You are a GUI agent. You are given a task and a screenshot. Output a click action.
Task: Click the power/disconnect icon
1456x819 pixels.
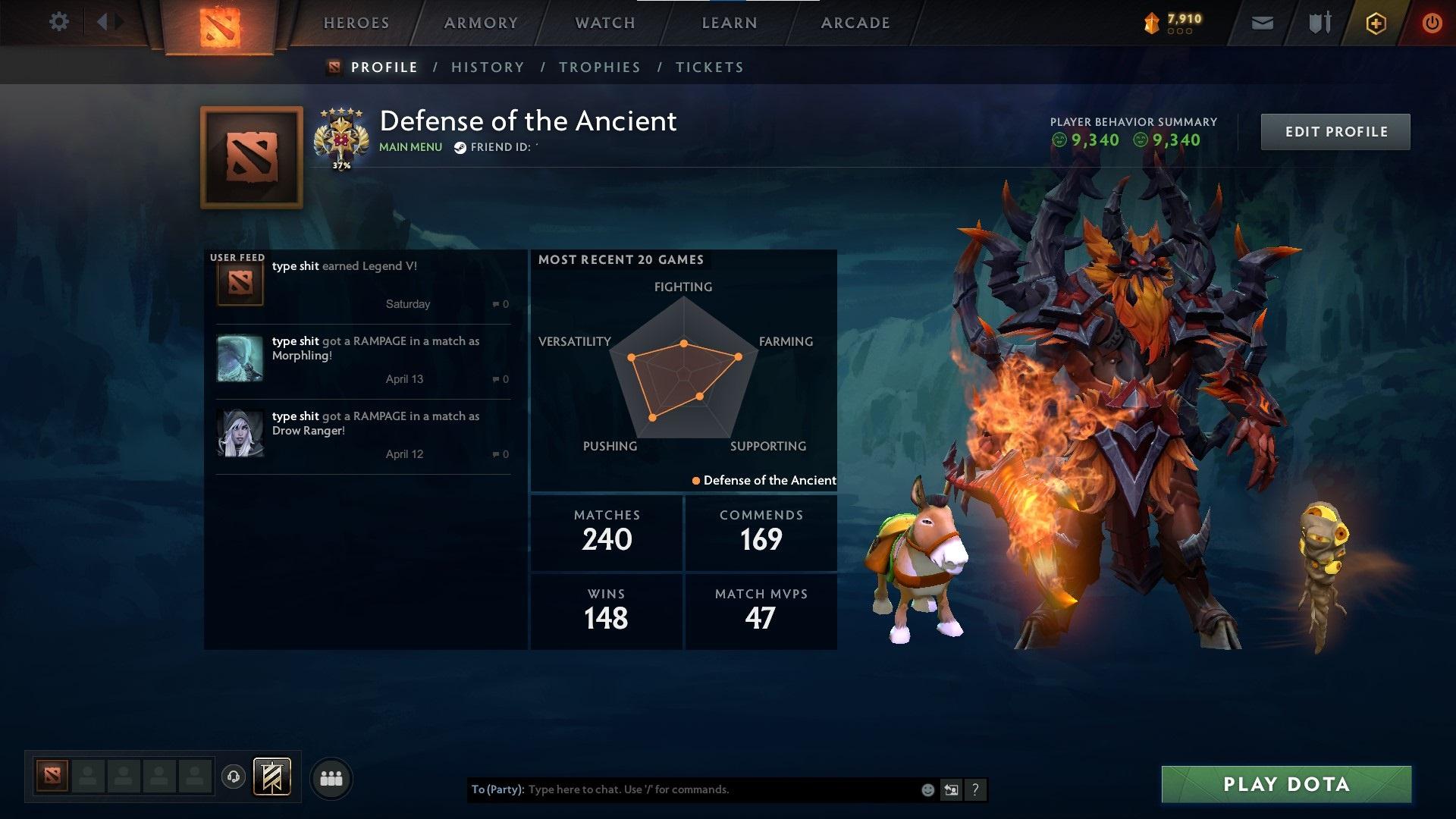tap(1432, 23)
